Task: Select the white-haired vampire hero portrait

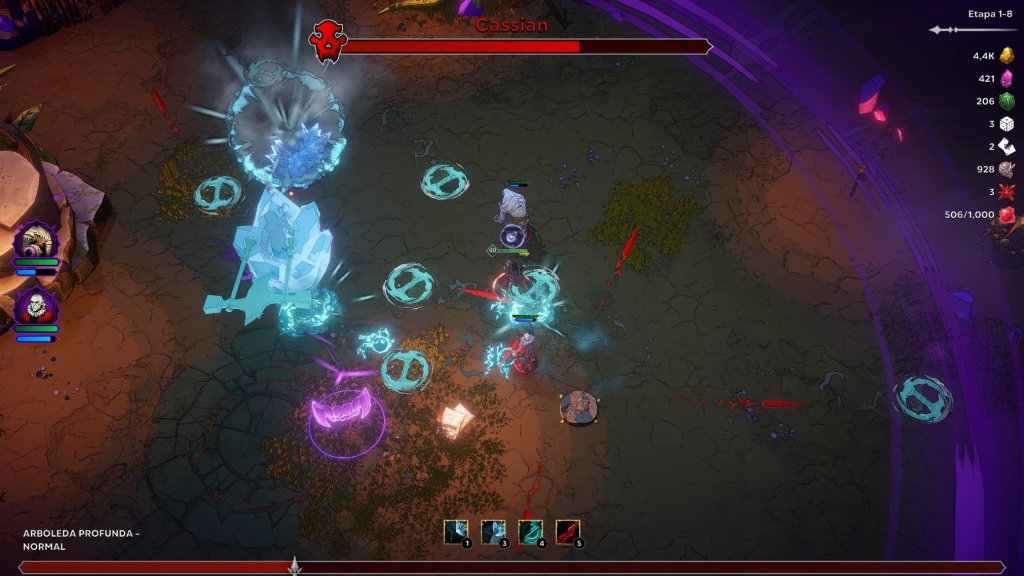Action: click(x=36, y=305)
